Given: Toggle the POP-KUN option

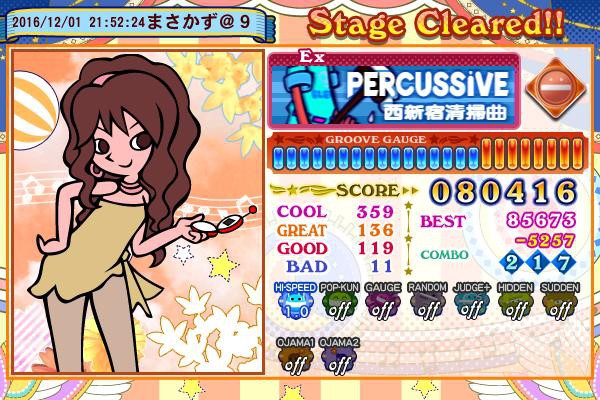Looking at the screenshot, I should coord(339,303).
